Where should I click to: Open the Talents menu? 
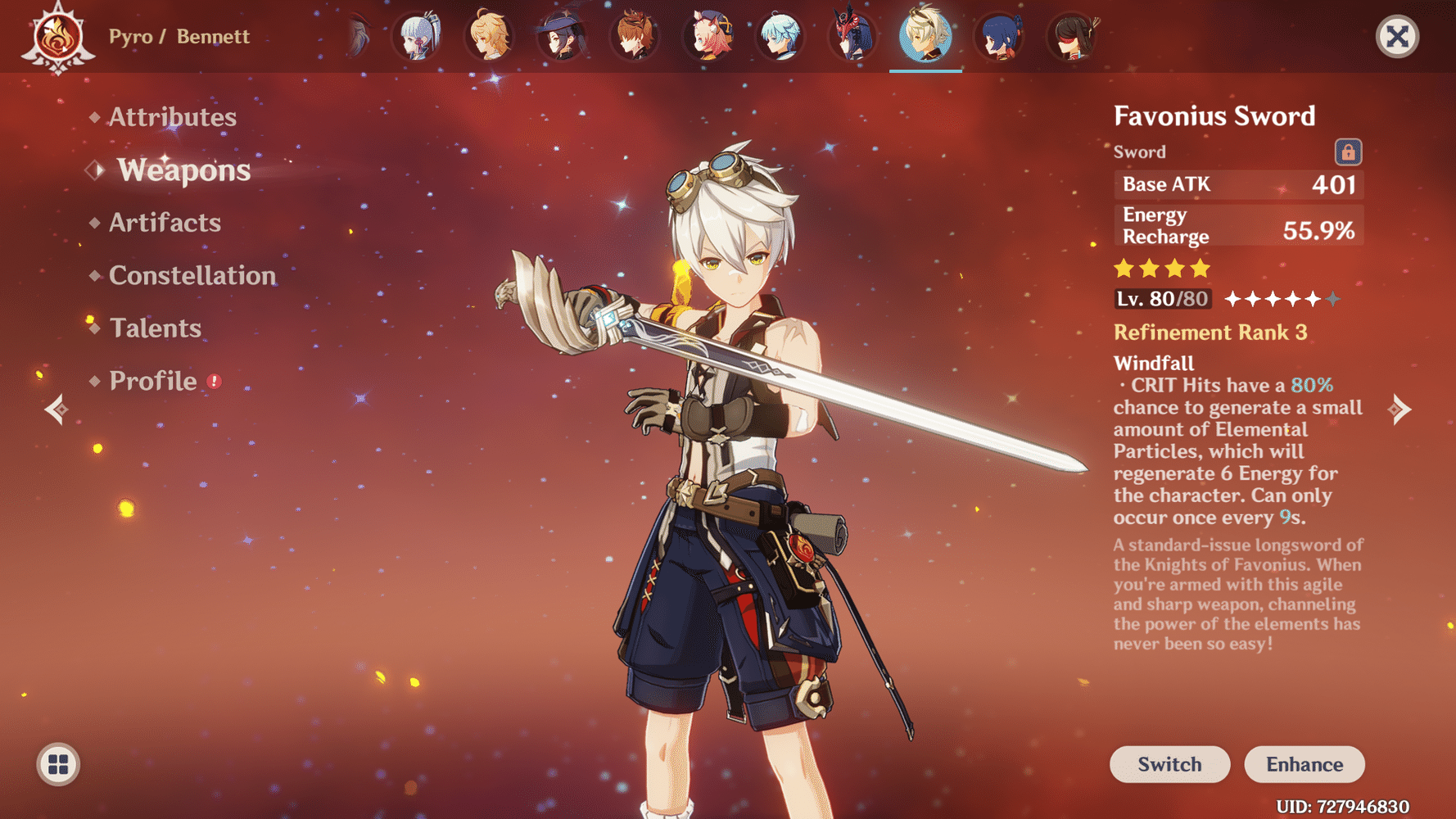156,328
